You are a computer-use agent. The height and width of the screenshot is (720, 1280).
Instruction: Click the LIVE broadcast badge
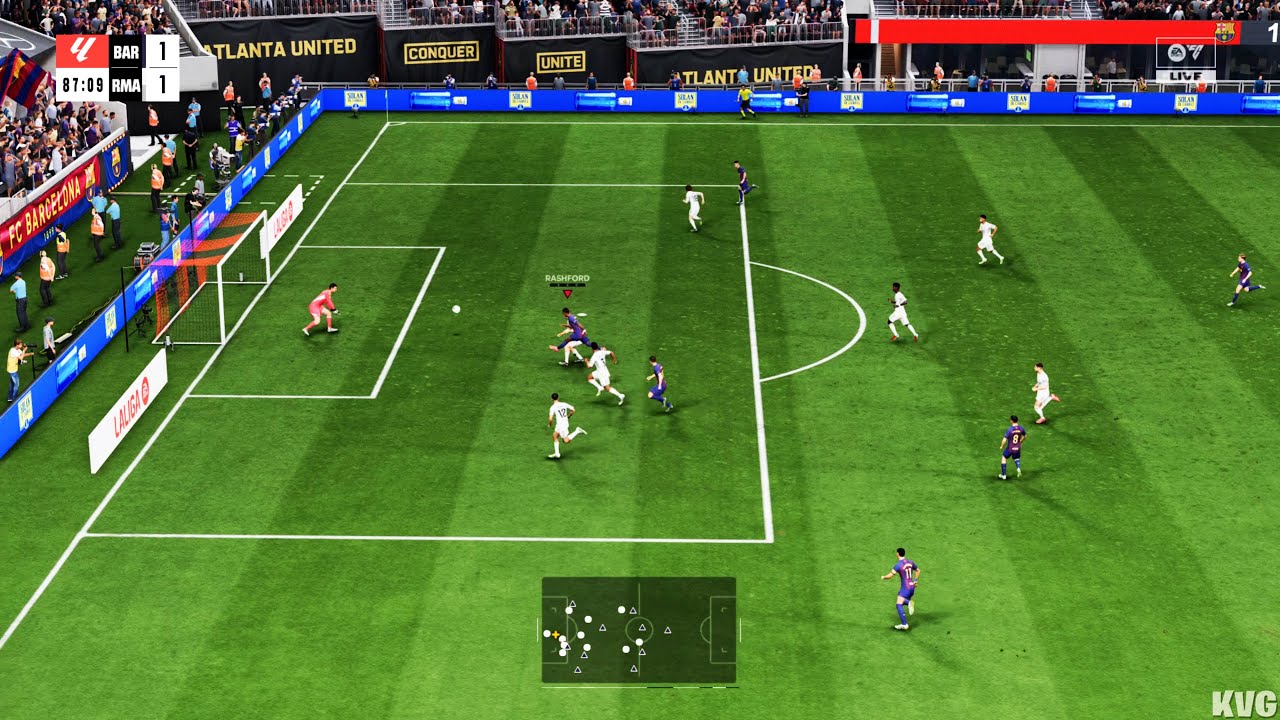[x=1186, y=75]
